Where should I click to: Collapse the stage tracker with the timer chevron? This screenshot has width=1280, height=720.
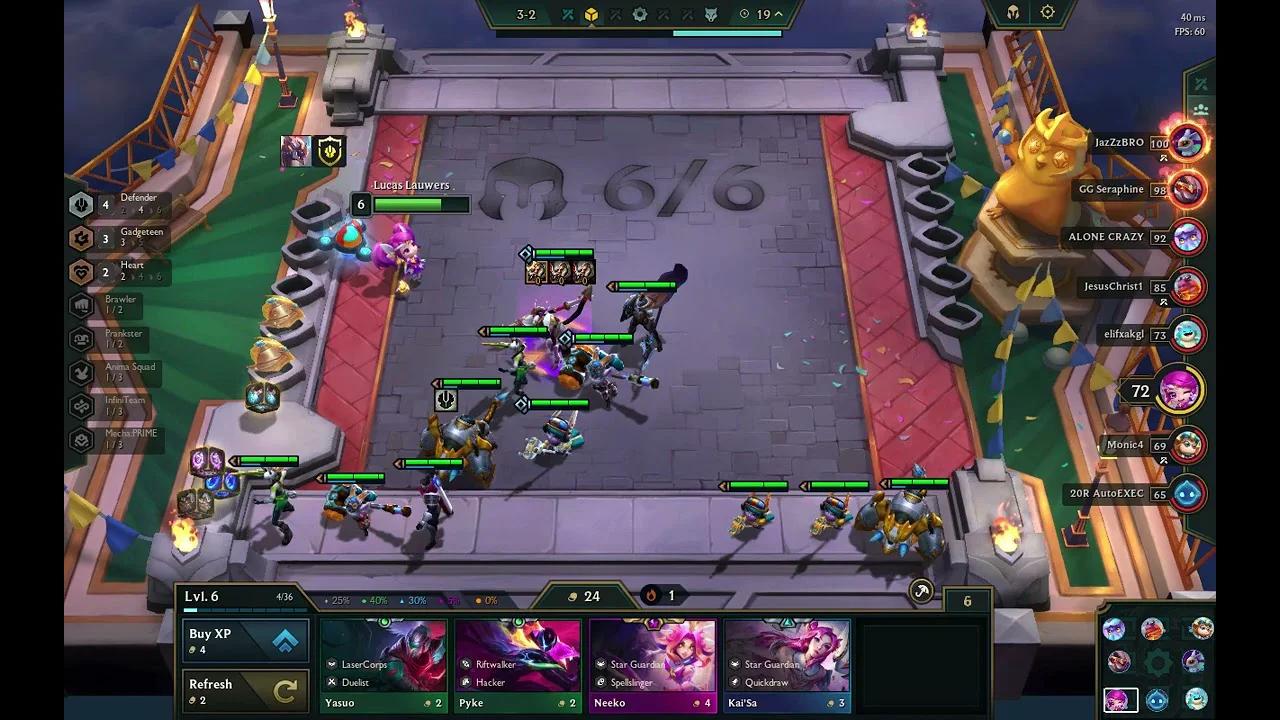pyautogui.click(x=778, y=14)
